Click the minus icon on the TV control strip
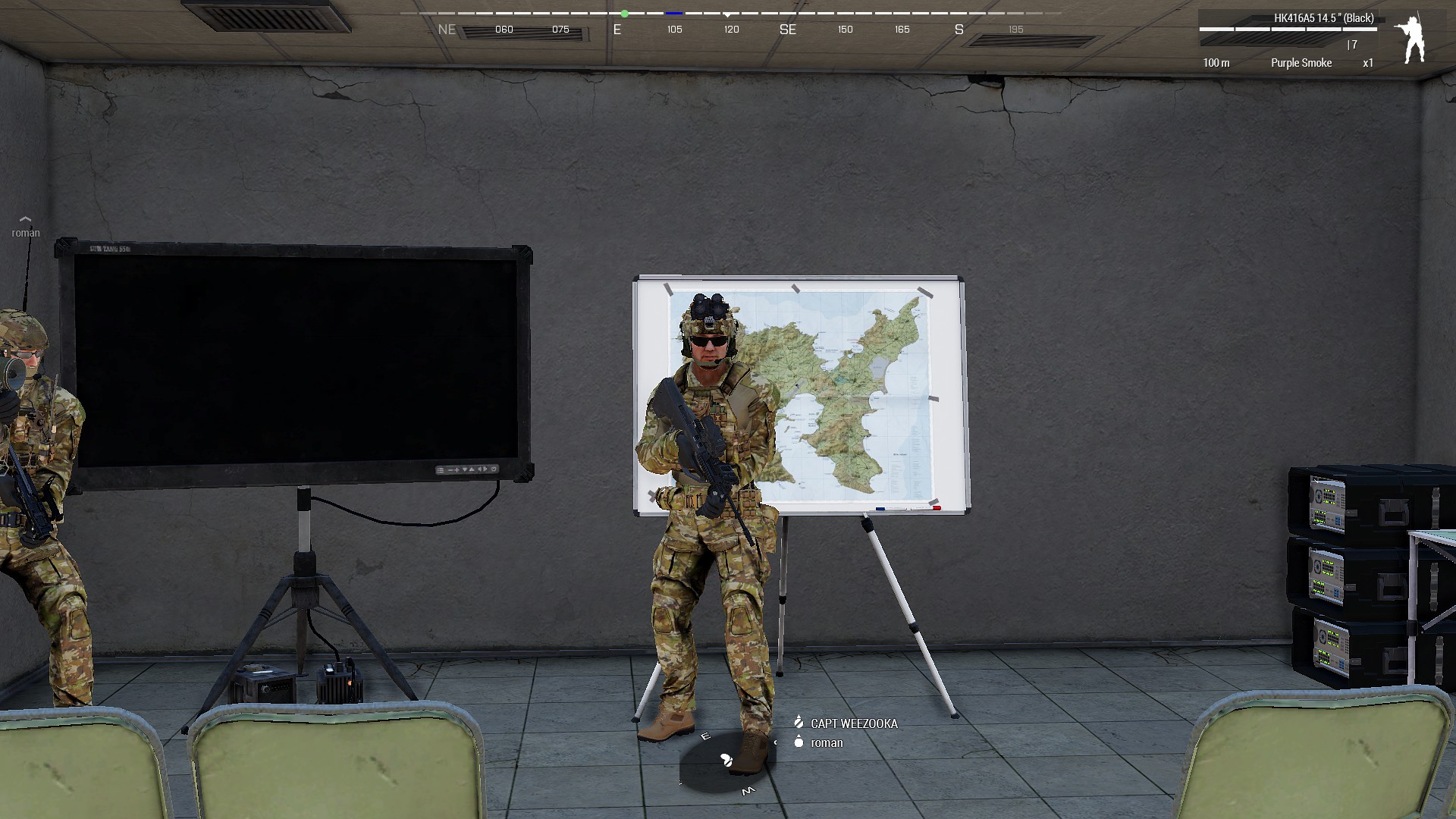The width and height of the screenshot is (1456, 819). pos(450,470)
